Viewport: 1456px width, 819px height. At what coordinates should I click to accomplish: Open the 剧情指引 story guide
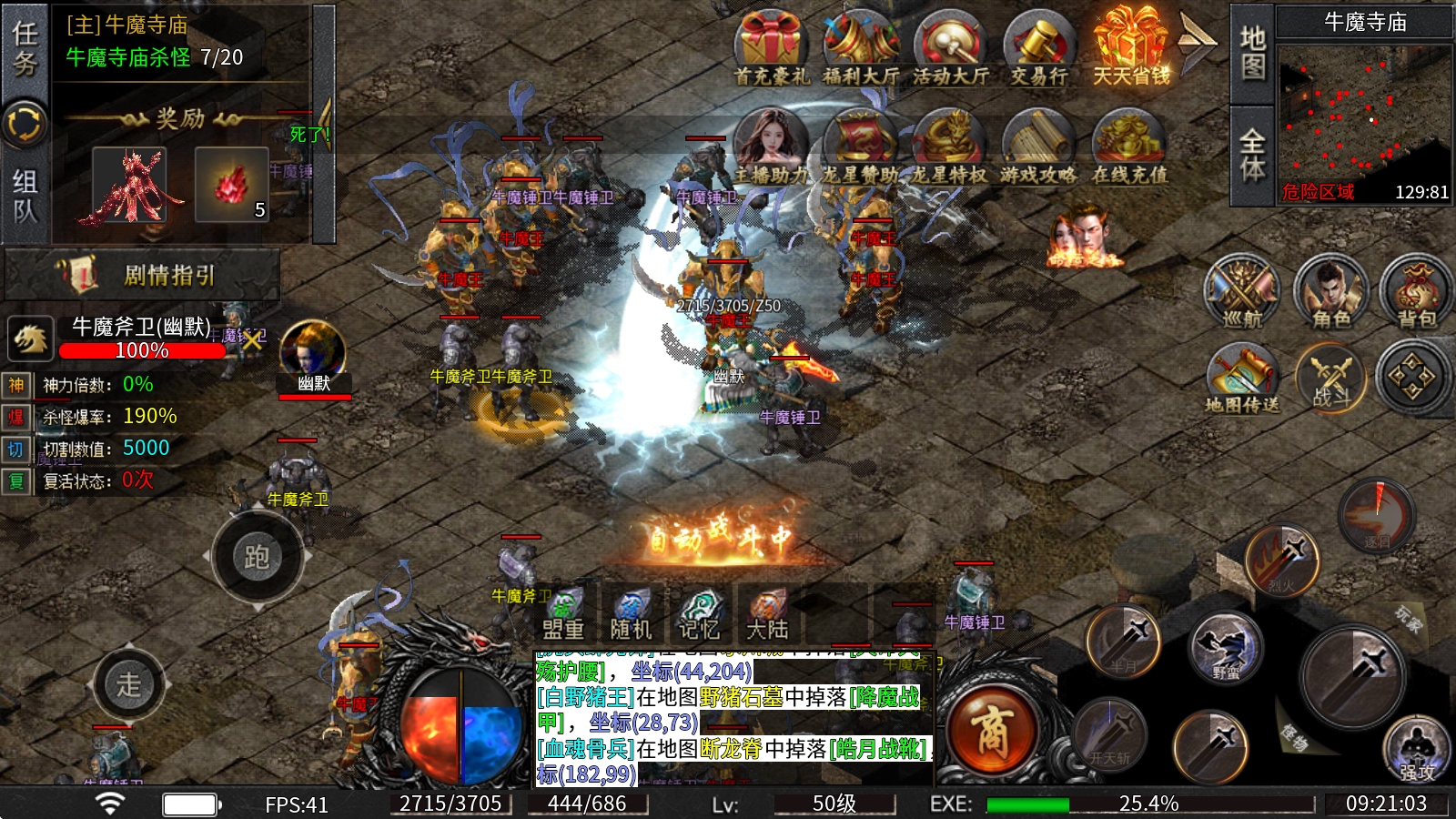click(143, 275)
